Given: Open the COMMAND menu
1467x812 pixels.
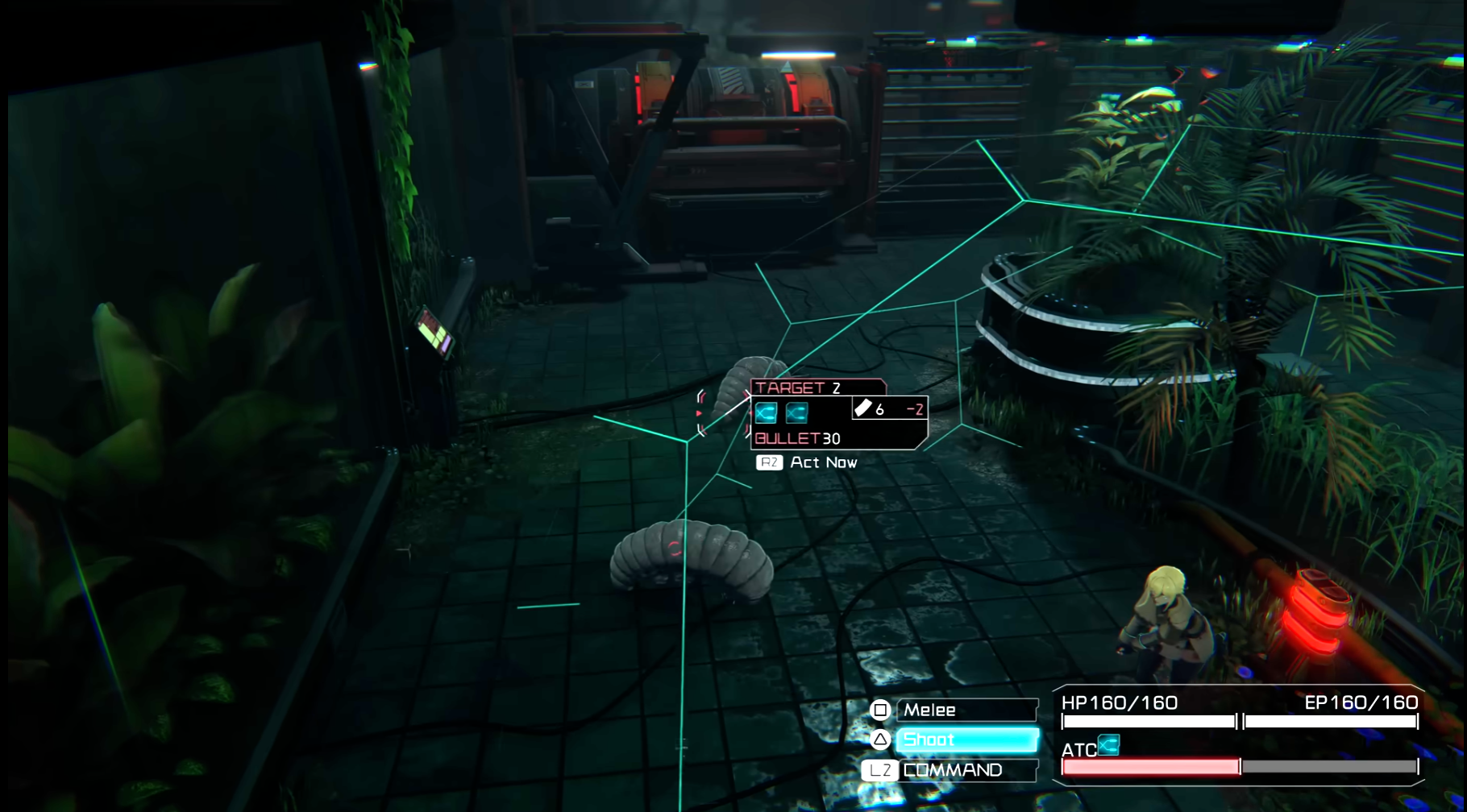Looking at the screenshot, I should (x=966, y=770).
